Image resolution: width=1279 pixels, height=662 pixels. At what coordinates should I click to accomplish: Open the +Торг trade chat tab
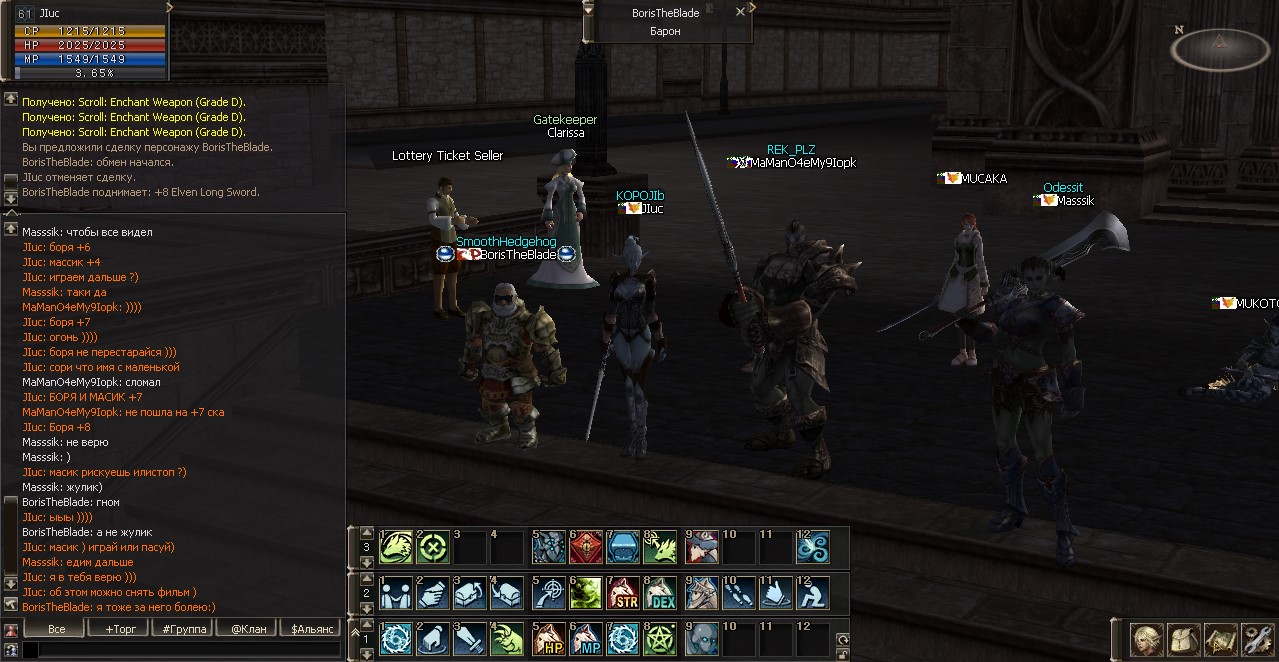(119, 629)
